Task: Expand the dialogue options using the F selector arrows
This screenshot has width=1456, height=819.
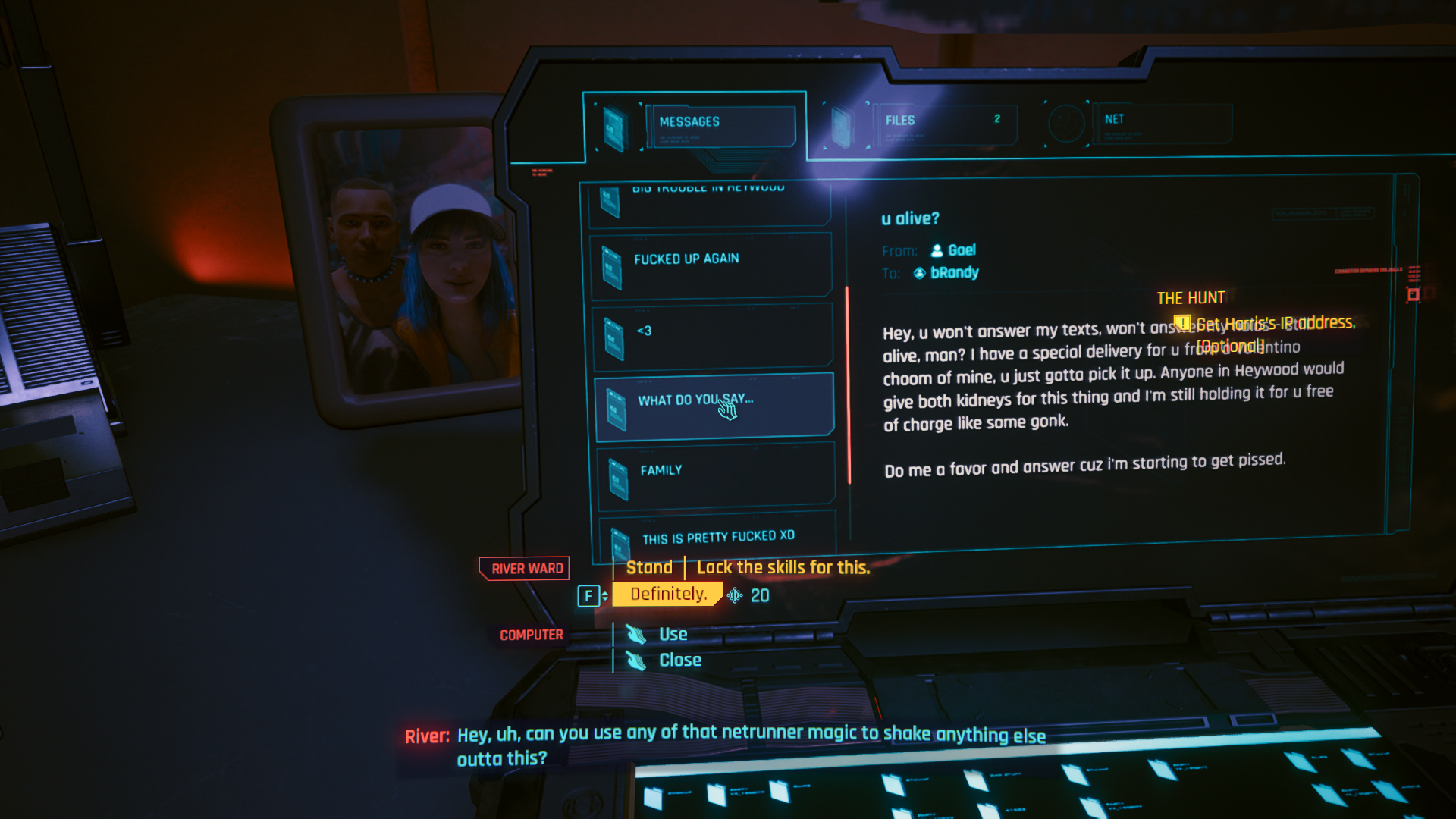Action: pos(604,596)
